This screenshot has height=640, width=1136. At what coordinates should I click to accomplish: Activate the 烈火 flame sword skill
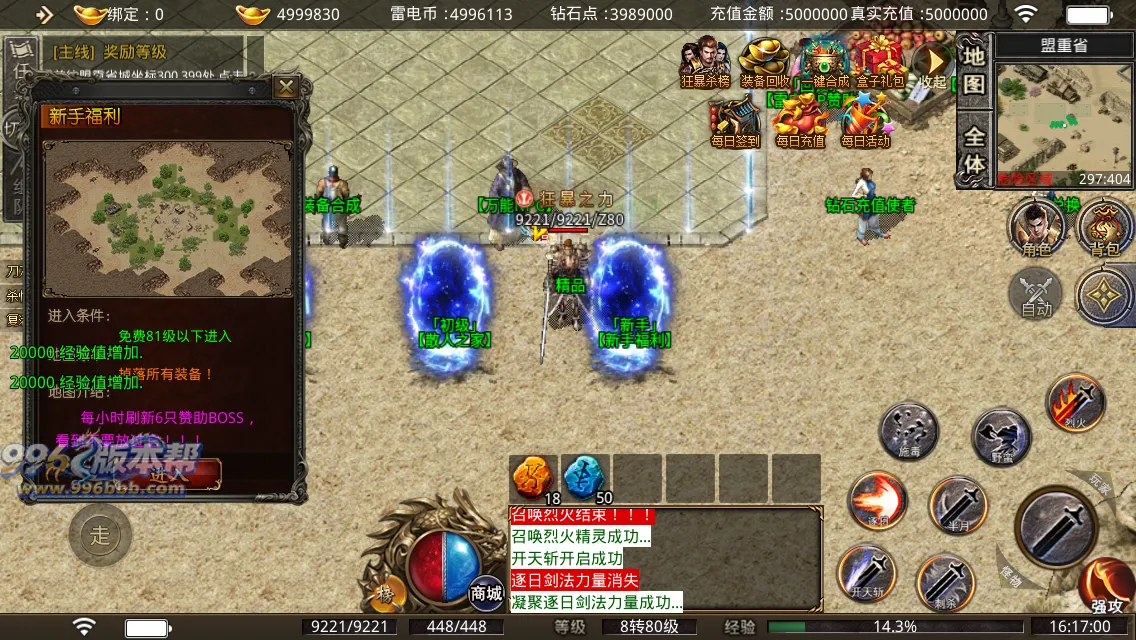(1075, 402)
